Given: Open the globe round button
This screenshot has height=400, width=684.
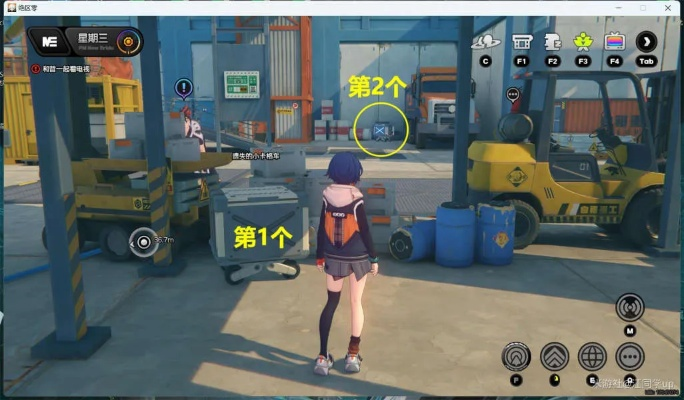Looking at the screenshot, I should click(592, 356).
